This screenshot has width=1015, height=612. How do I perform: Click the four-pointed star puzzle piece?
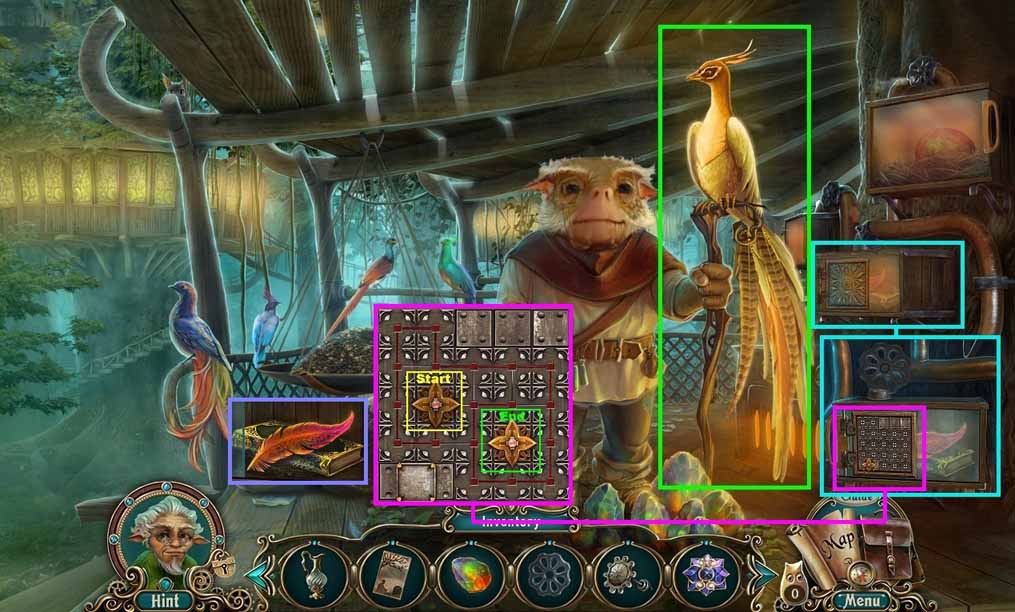point(434,403)
